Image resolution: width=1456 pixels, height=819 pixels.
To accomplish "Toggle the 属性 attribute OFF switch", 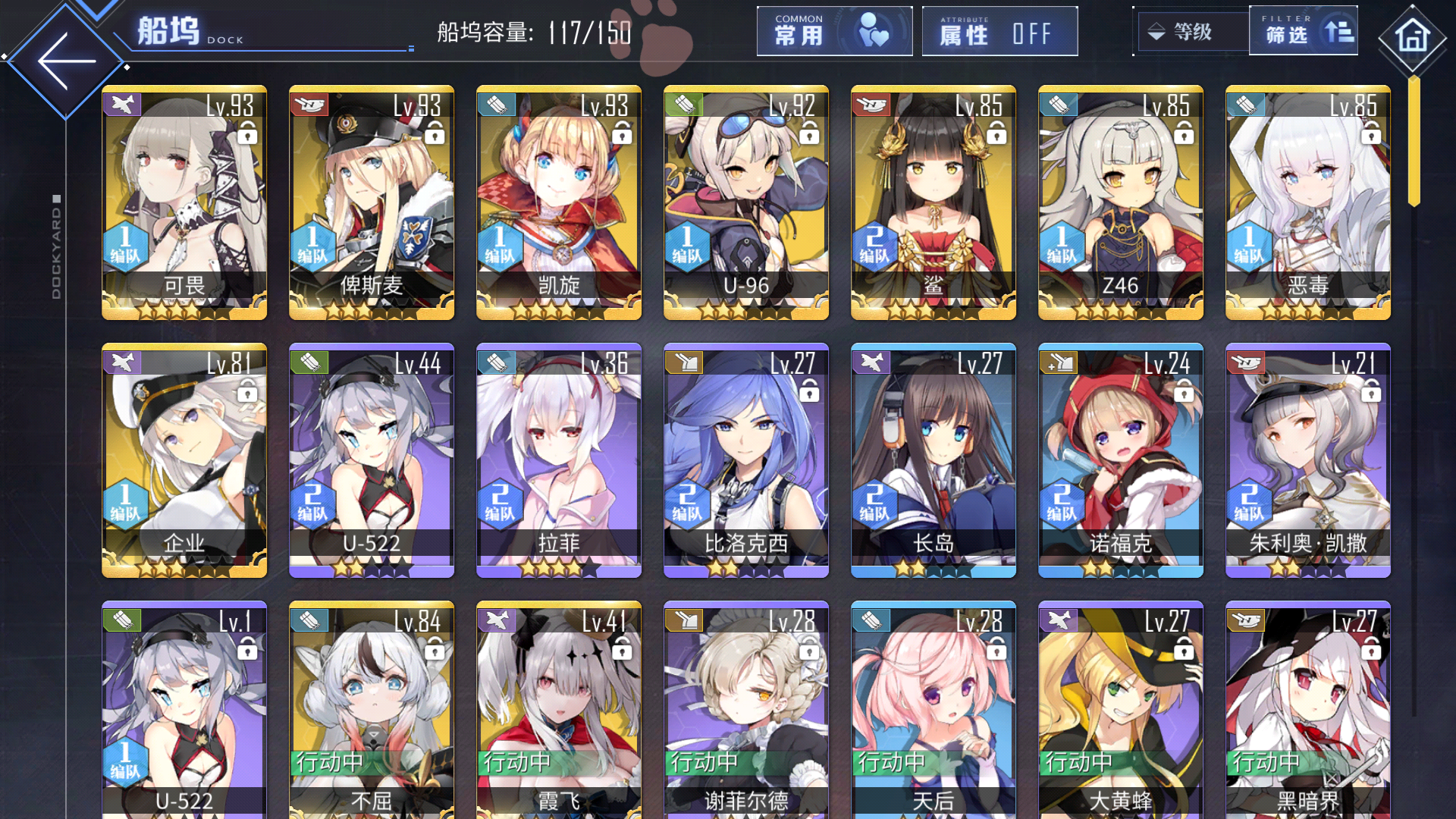I will [x=999, y=31].
